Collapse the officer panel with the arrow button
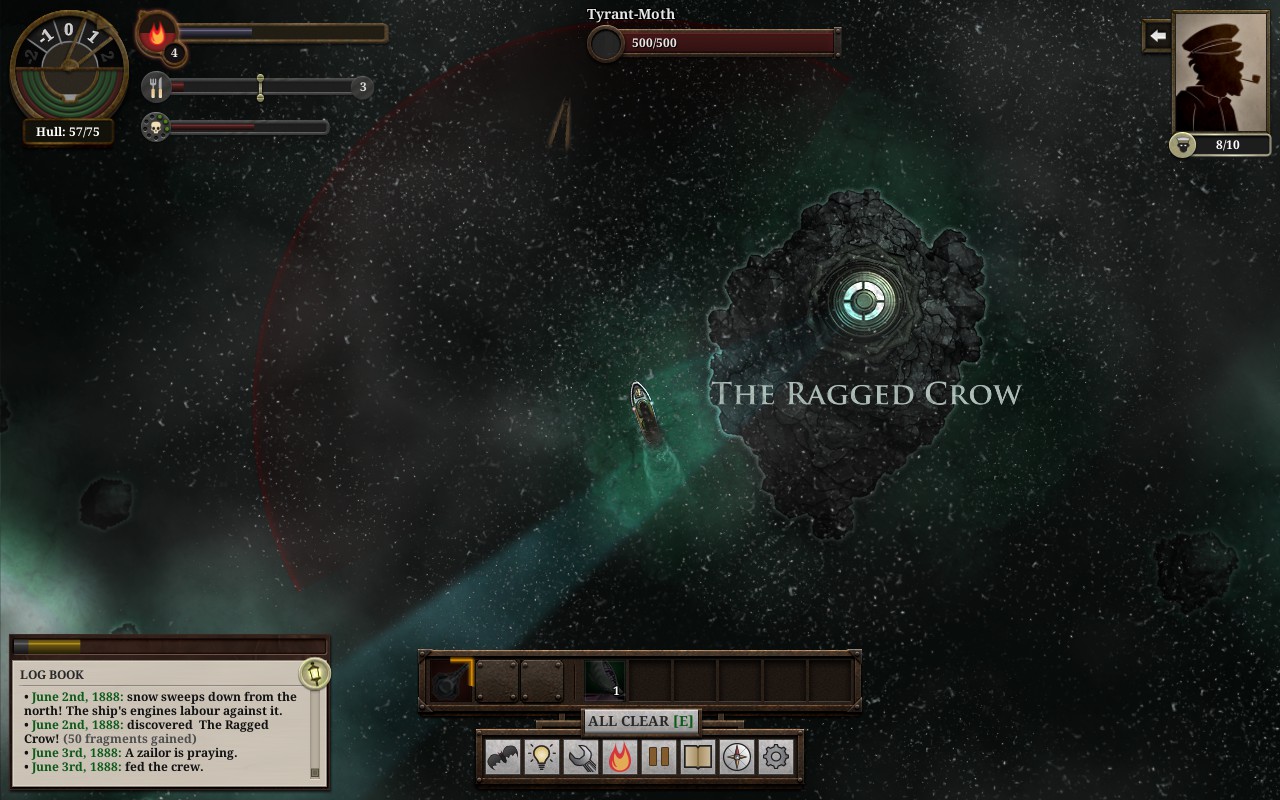1280x800 pixels. 1156,35
